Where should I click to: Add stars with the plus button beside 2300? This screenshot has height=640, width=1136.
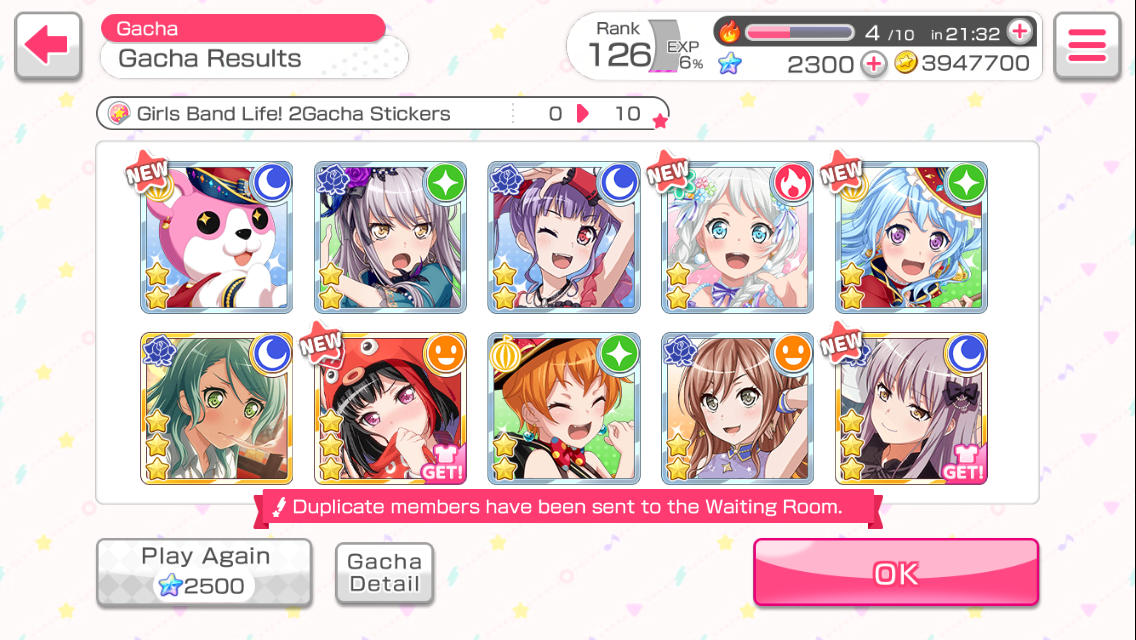873,64
